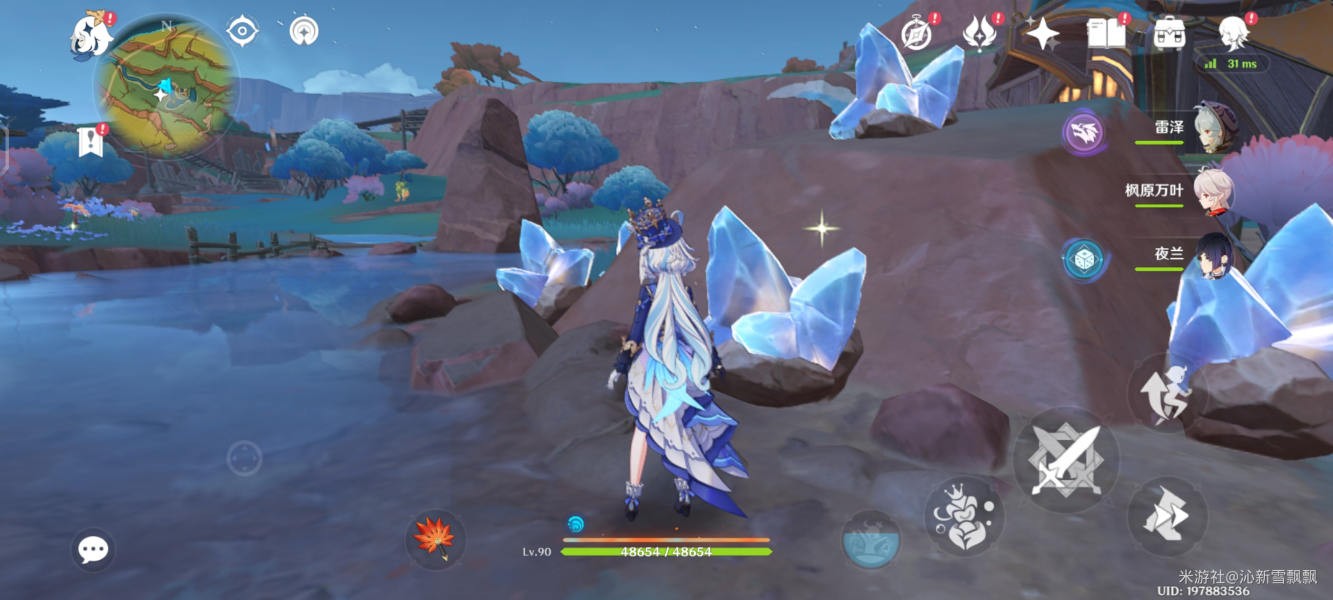The width and height of the screenshot is (1333, 600).
Task: Open the quest log bookmark icon
Action: [90, 142]
